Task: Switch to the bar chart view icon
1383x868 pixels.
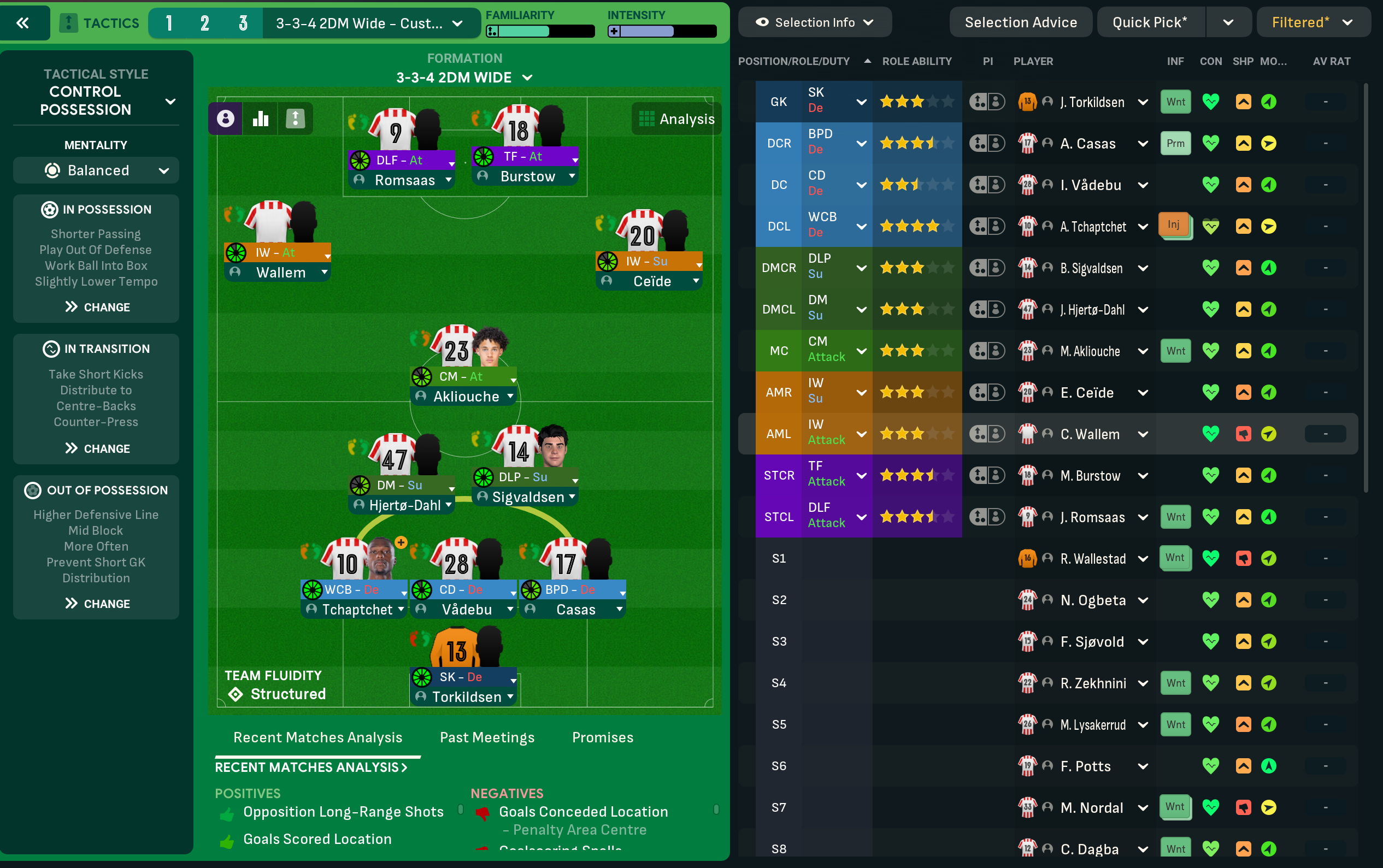Action: pyautogui.click(x=260, y=118)
